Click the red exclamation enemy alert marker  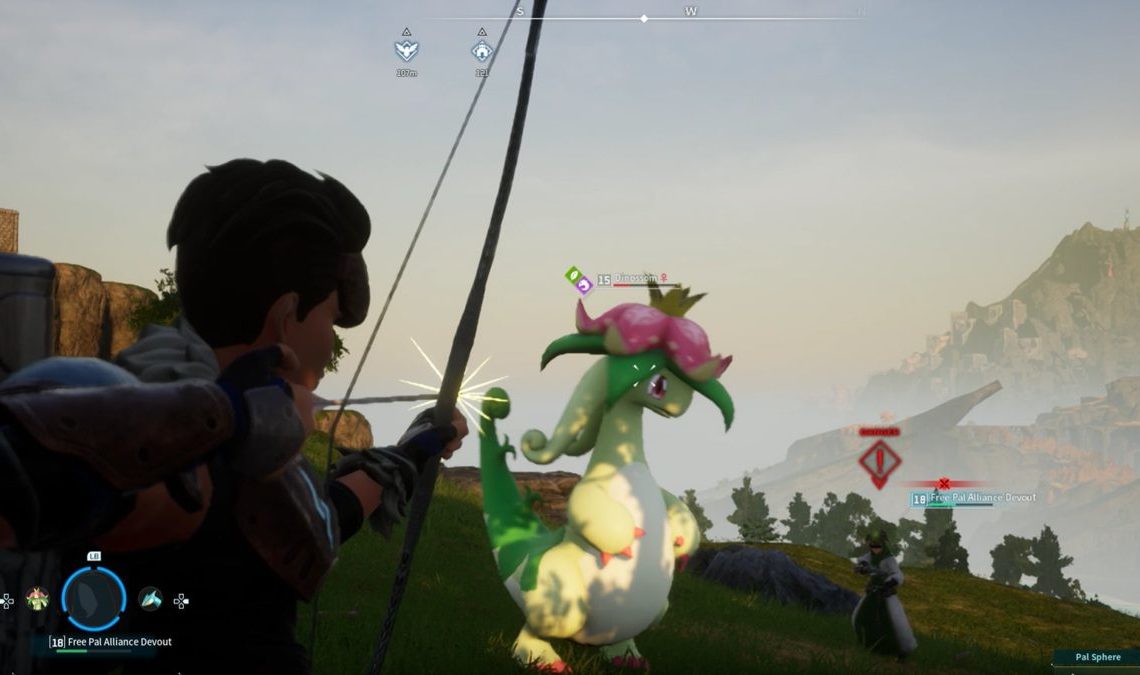[x=879, y=462]
